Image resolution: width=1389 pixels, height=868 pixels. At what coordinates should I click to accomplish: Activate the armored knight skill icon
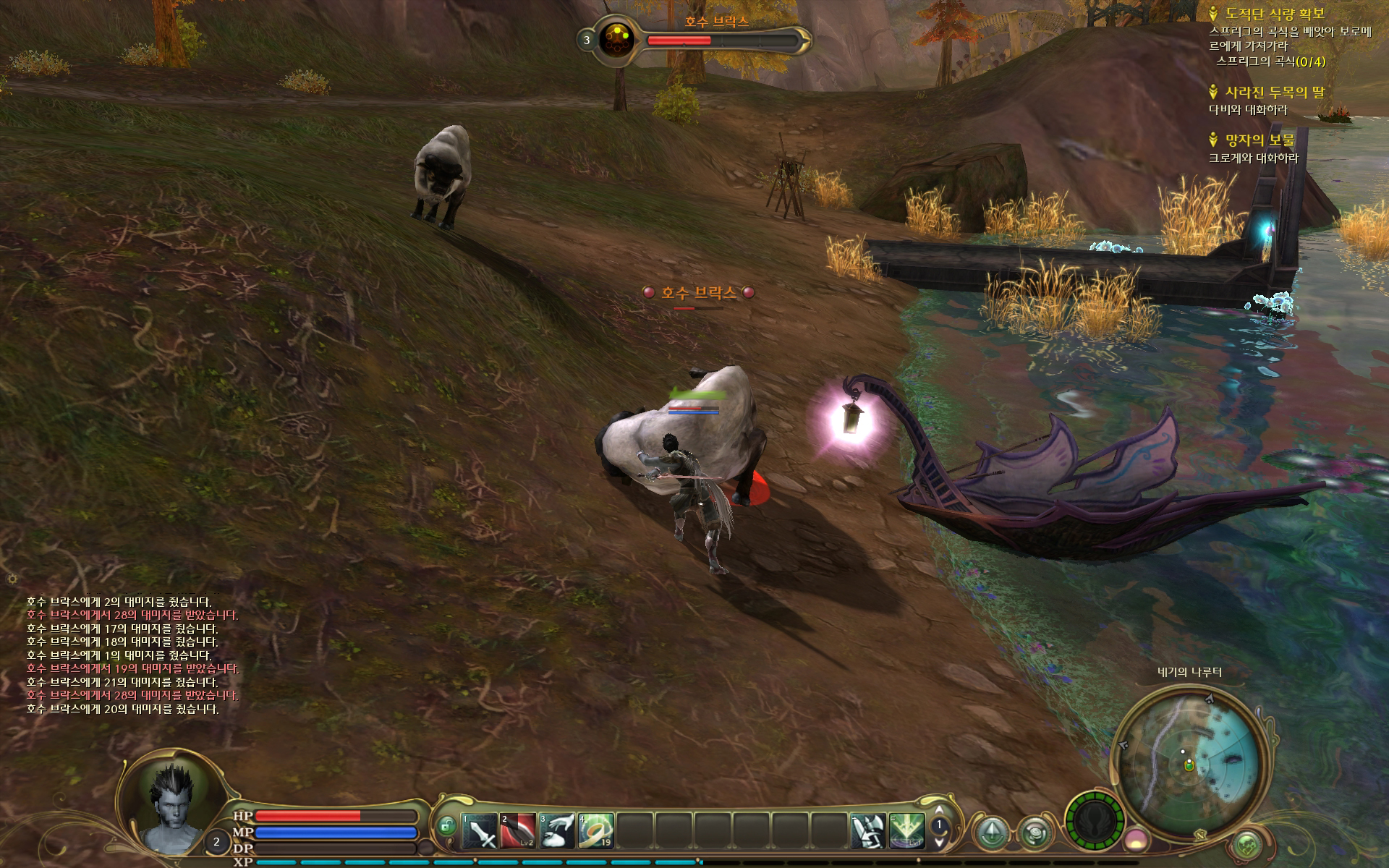[868, 831]
